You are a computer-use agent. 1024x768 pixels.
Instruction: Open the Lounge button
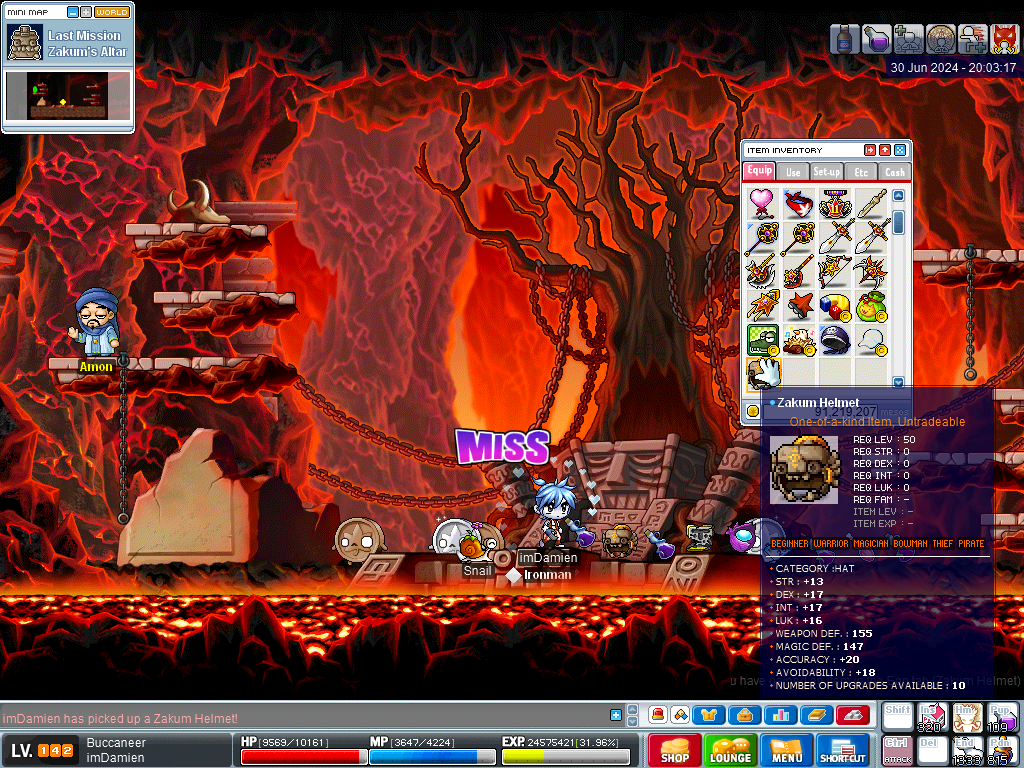[x=730, y=750]
